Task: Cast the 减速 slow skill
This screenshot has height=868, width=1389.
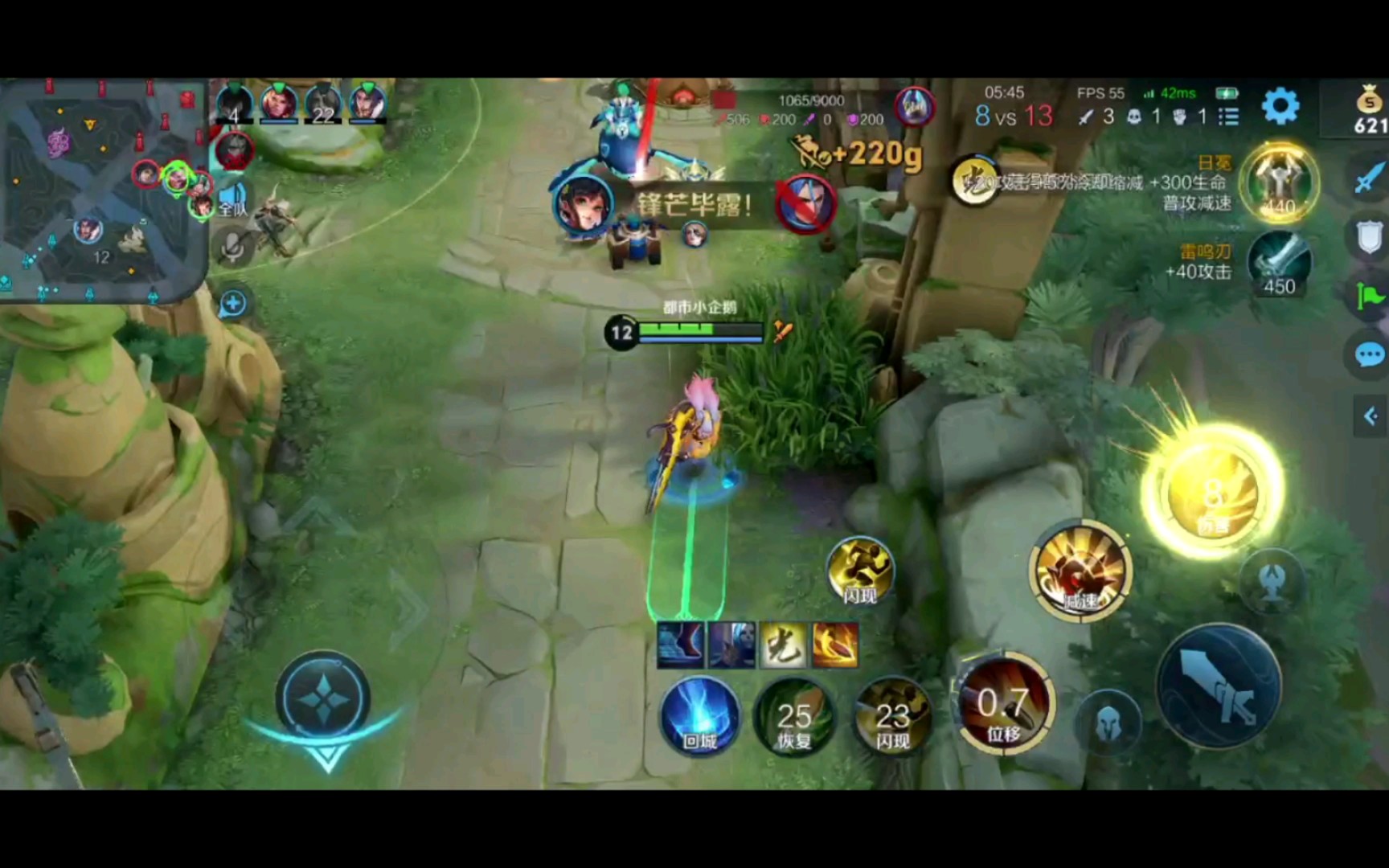Action: 1080,571
